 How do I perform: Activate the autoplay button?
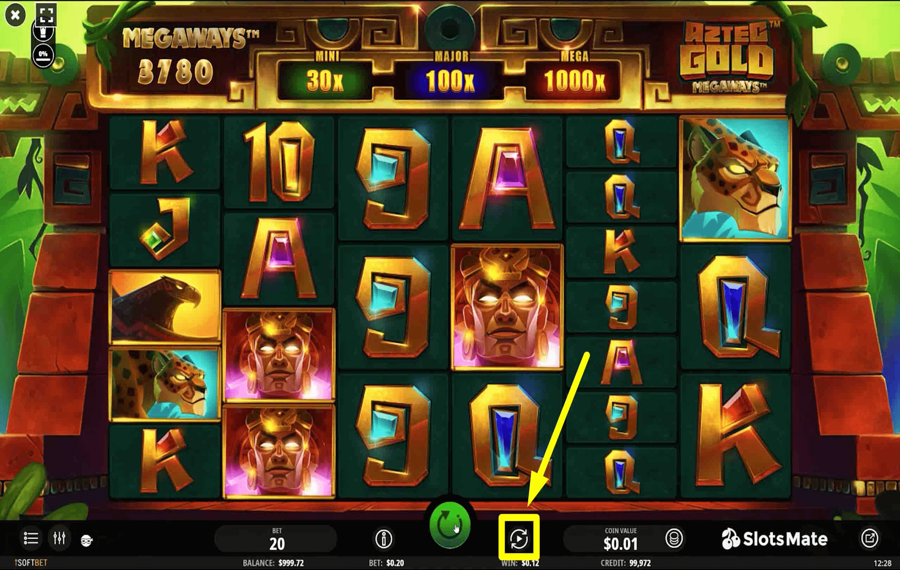519,539
